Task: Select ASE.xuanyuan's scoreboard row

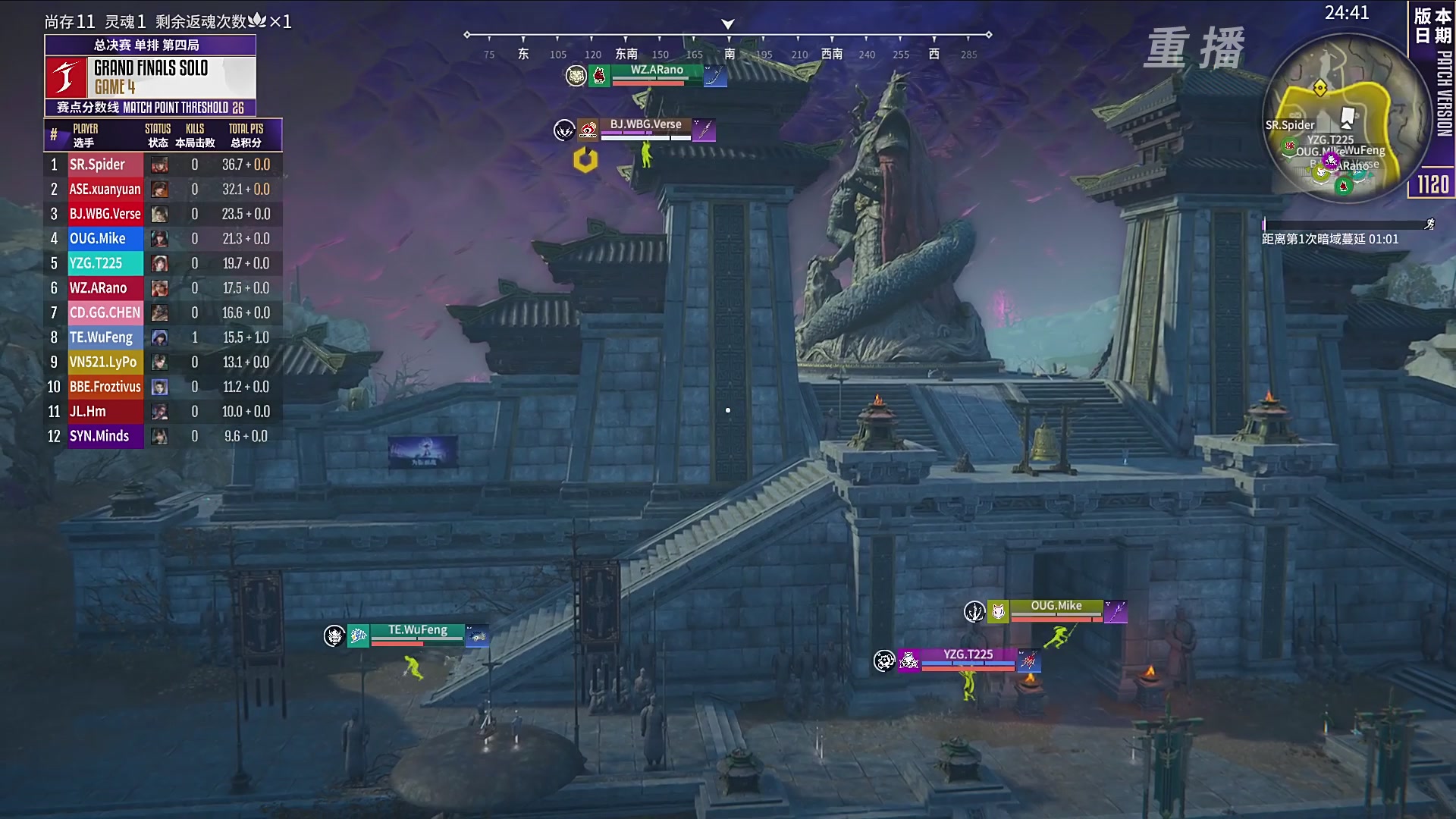Action: 163,190
